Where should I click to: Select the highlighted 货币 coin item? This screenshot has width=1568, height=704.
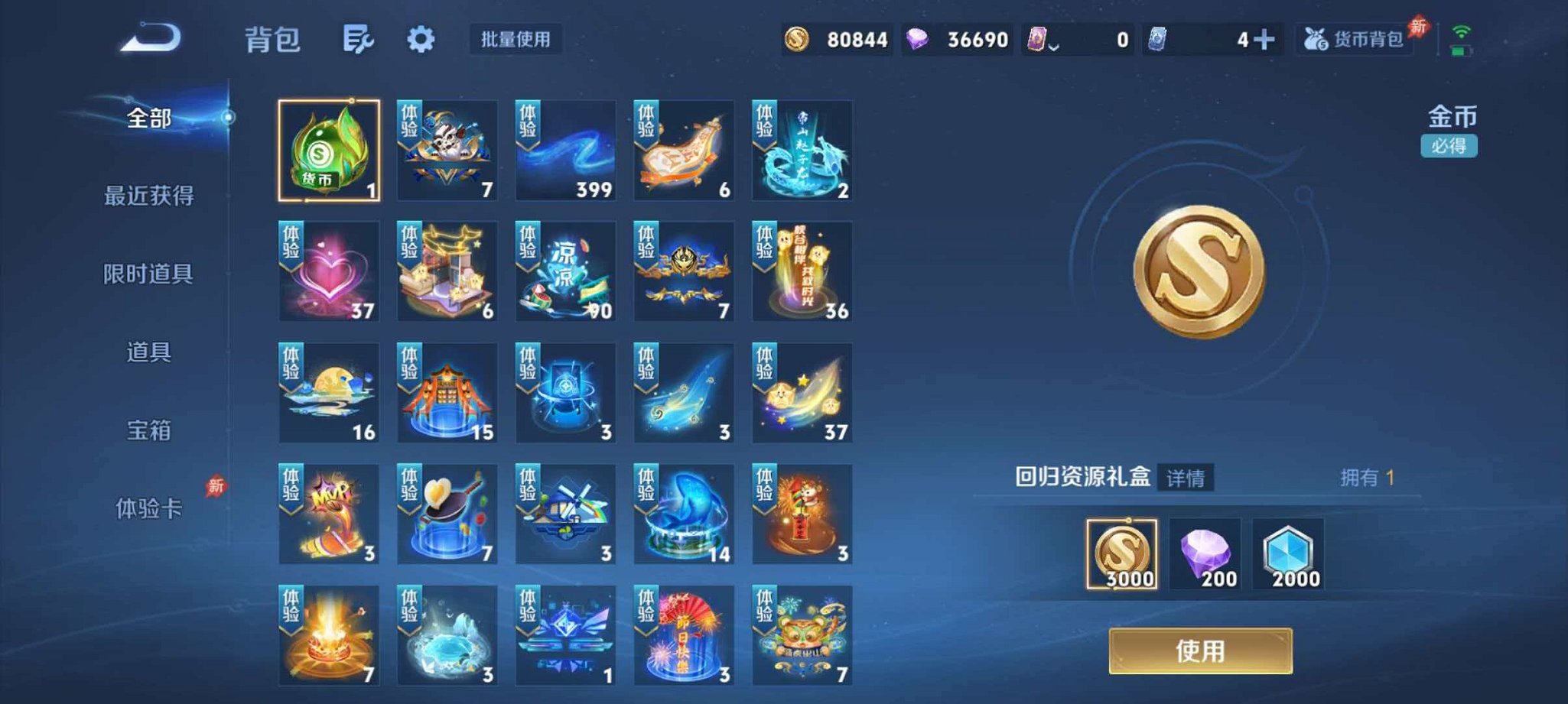pyautogui.click(x=329, y=150)
